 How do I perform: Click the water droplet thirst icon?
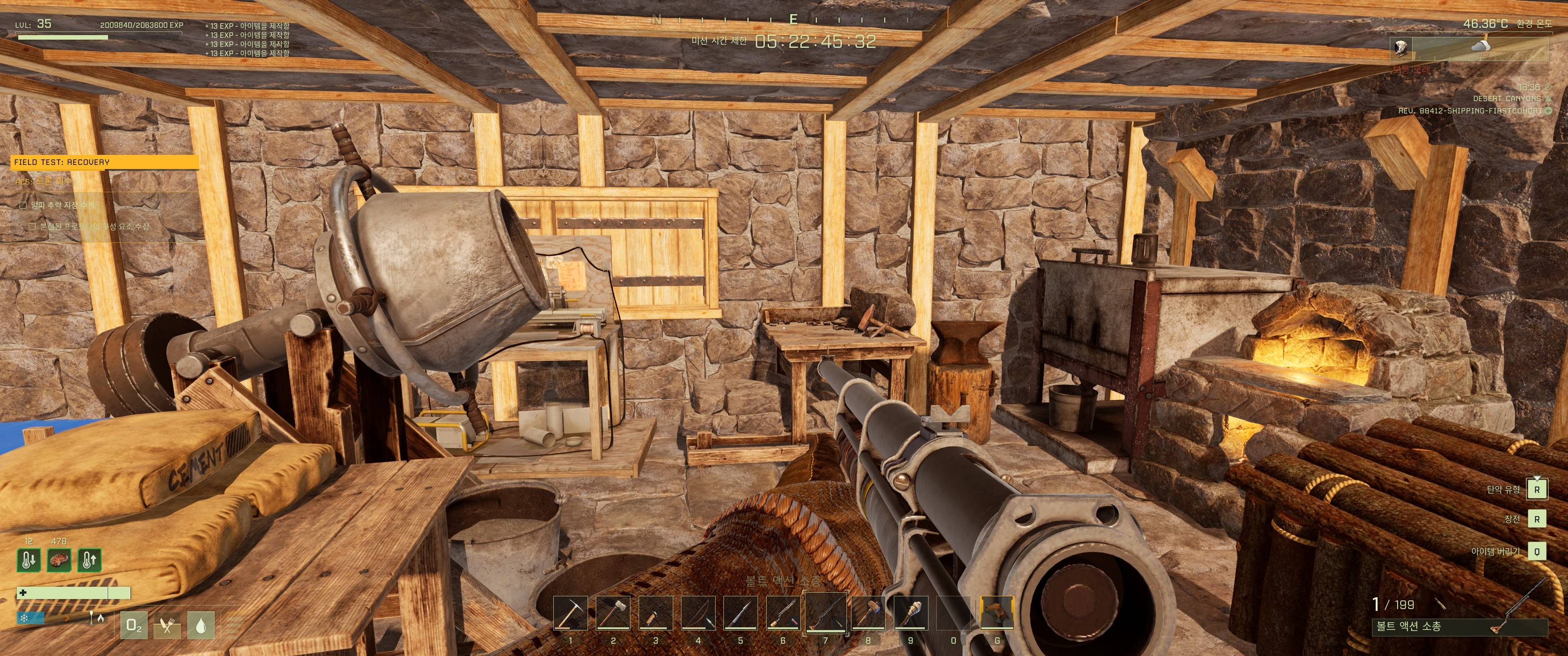(200, 625)
